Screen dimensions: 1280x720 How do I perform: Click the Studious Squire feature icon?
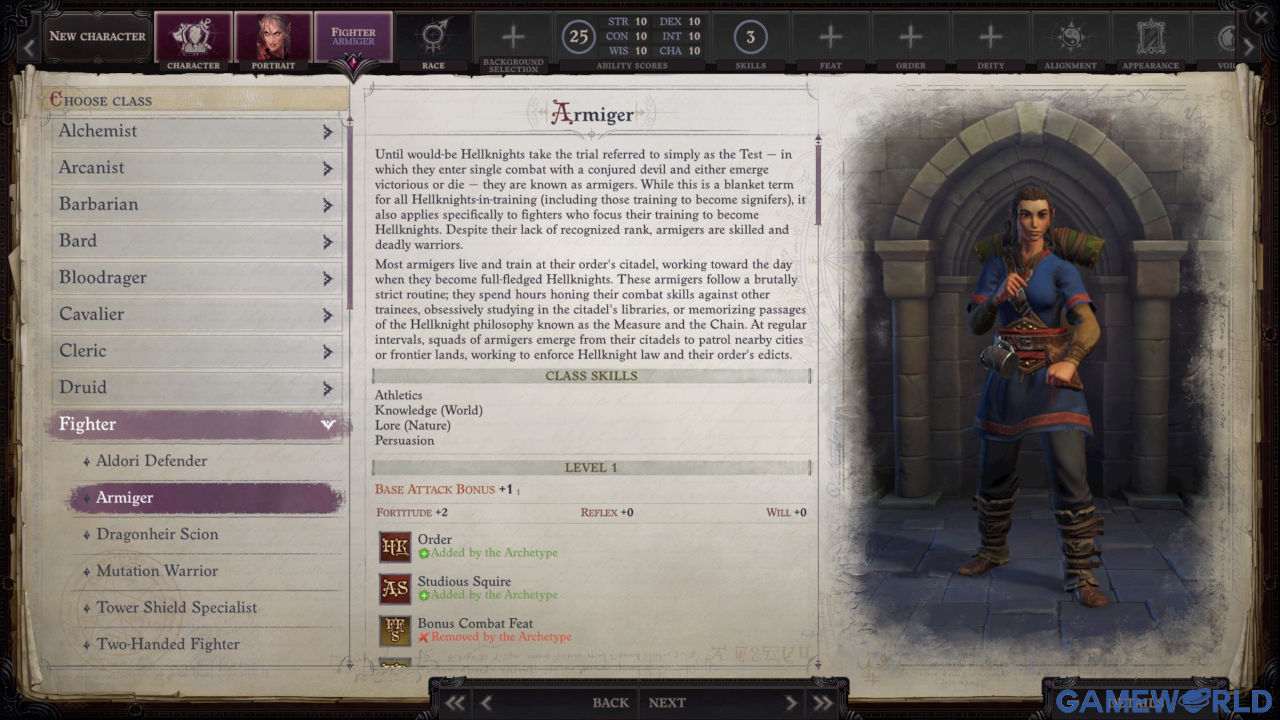394,588
